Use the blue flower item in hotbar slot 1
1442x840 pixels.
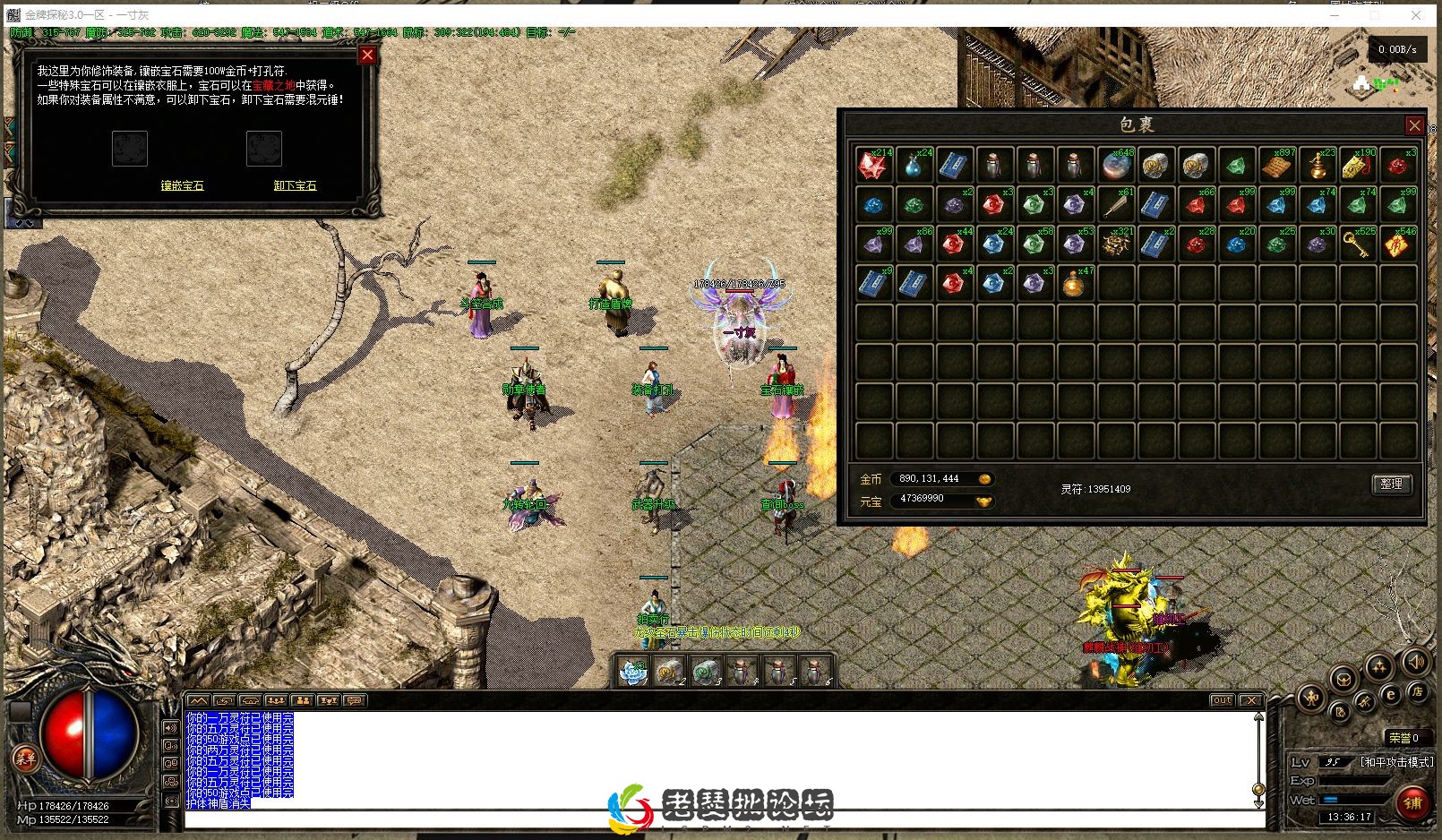[634, 671]
